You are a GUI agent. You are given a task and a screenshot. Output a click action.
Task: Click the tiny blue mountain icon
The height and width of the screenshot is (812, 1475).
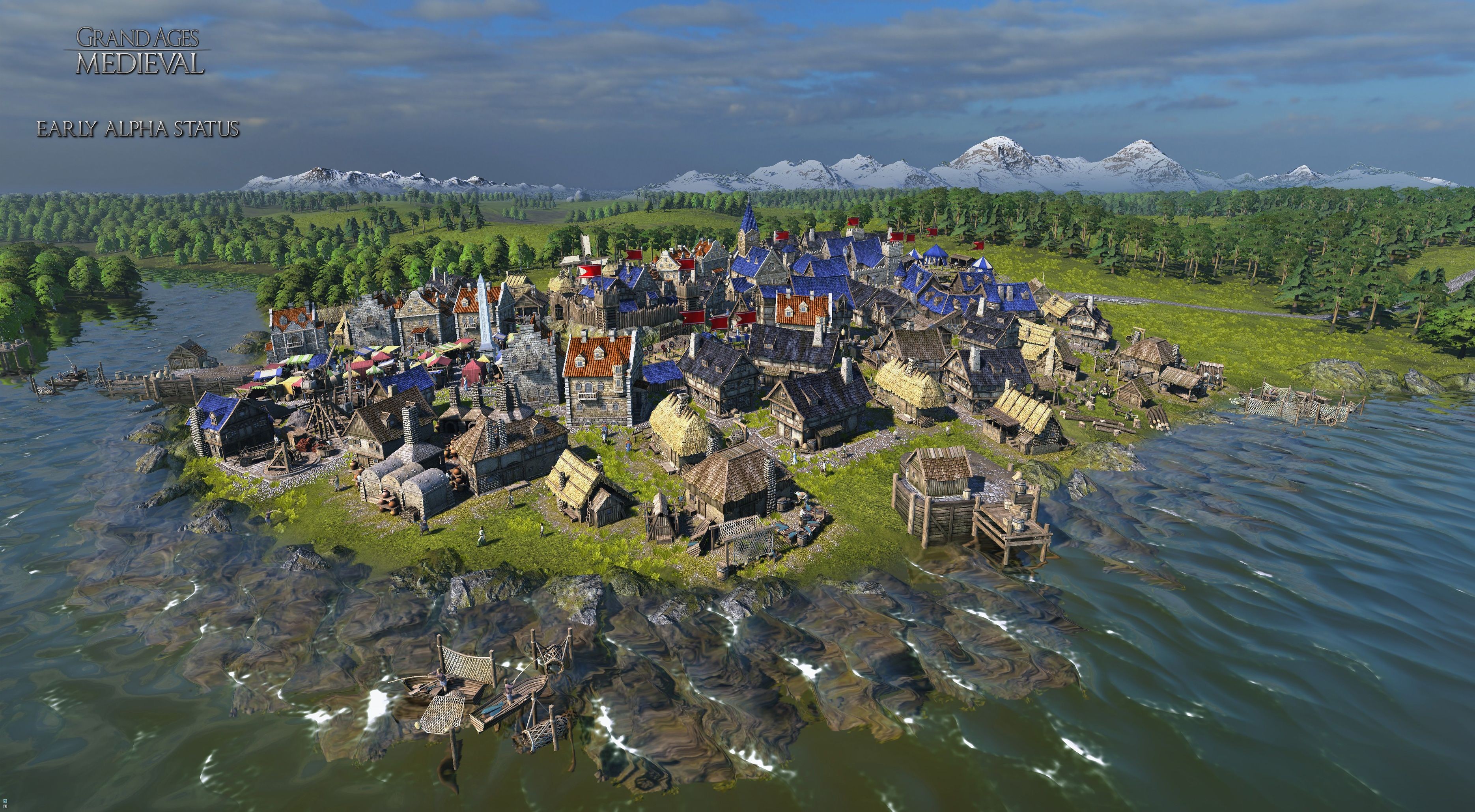pos(5,801)
